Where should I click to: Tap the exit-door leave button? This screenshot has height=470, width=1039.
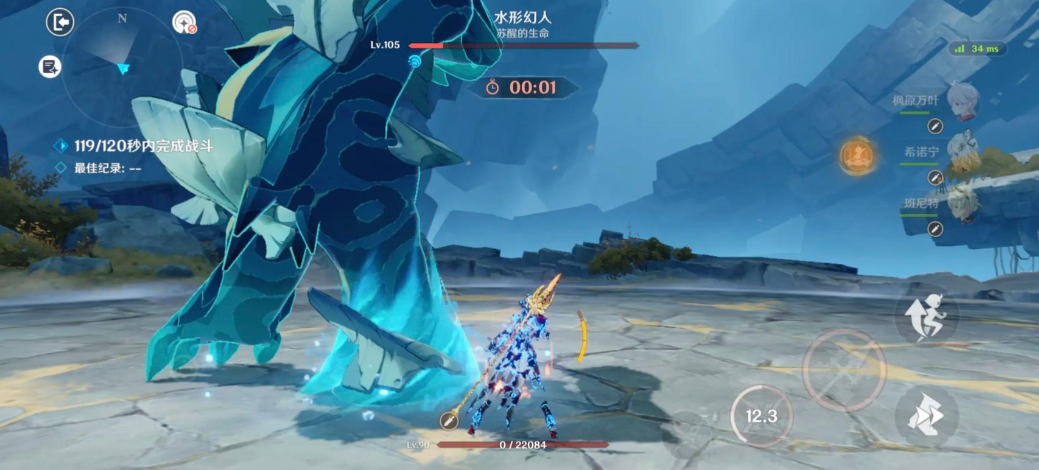(60, 22)
